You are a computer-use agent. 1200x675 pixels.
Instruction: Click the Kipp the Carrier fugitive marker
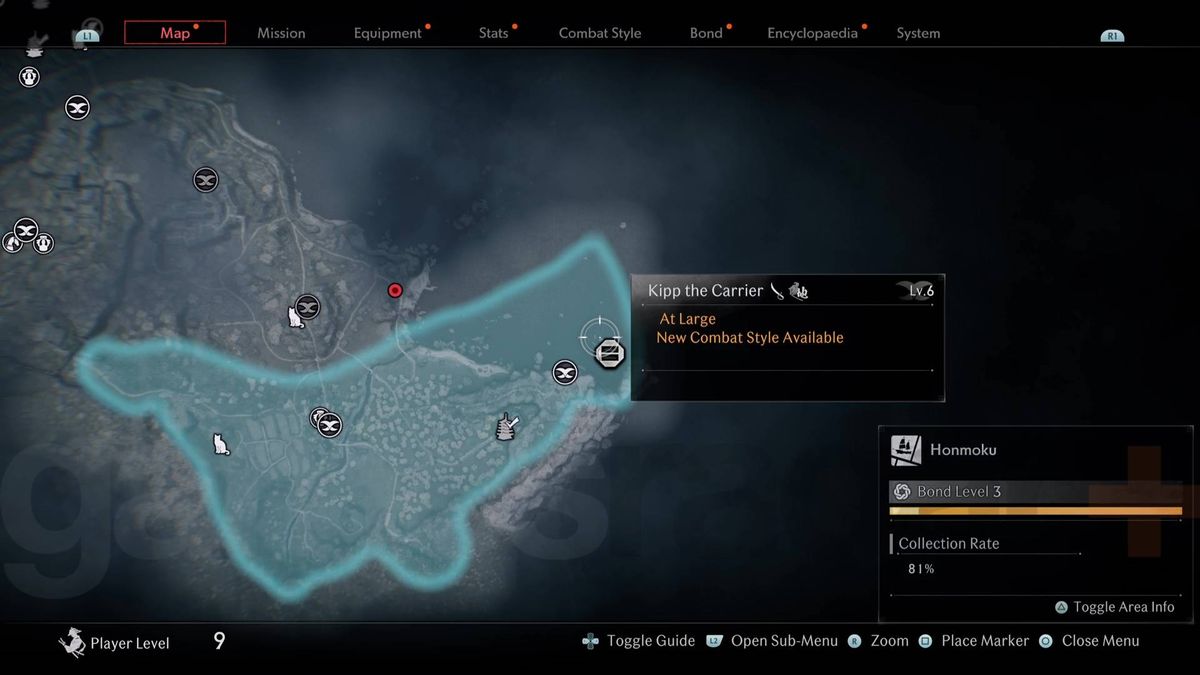click(x=608, y=352)
